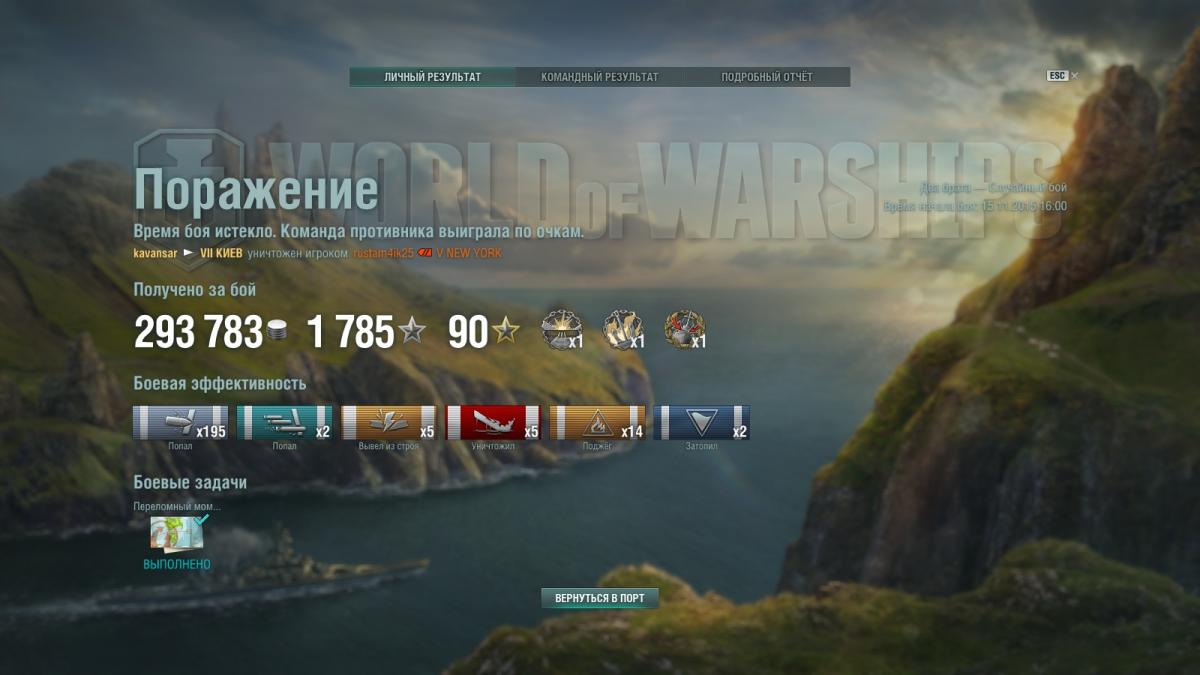Select the Личный результат tab

click(x=432, y=77)
